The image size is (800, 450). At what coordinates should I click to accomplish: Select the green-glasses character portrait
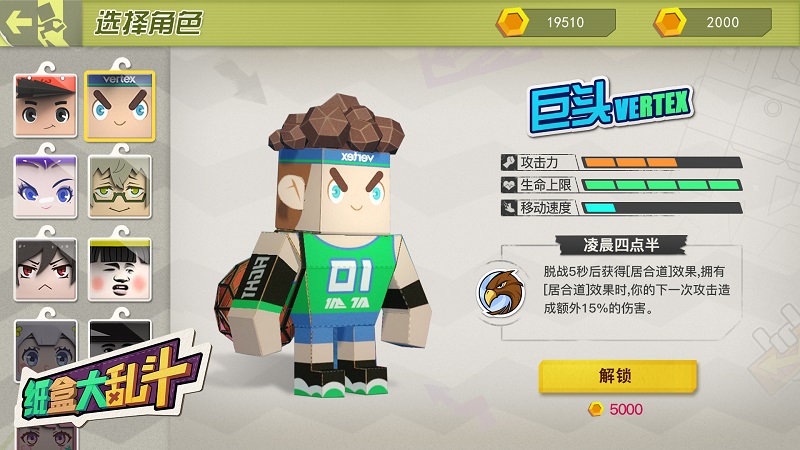(119, 187)
